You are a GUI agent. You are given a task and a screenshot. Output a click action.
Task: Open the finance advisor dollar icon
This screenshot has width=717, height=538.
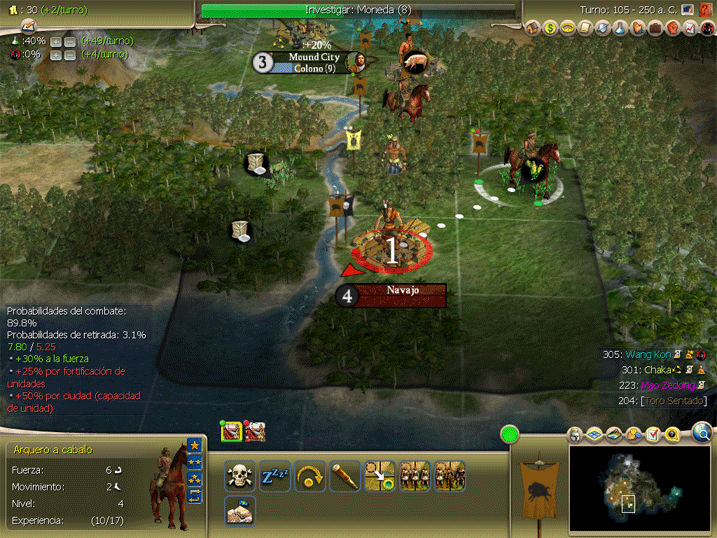pyautogui.click(x=551, y=28)
